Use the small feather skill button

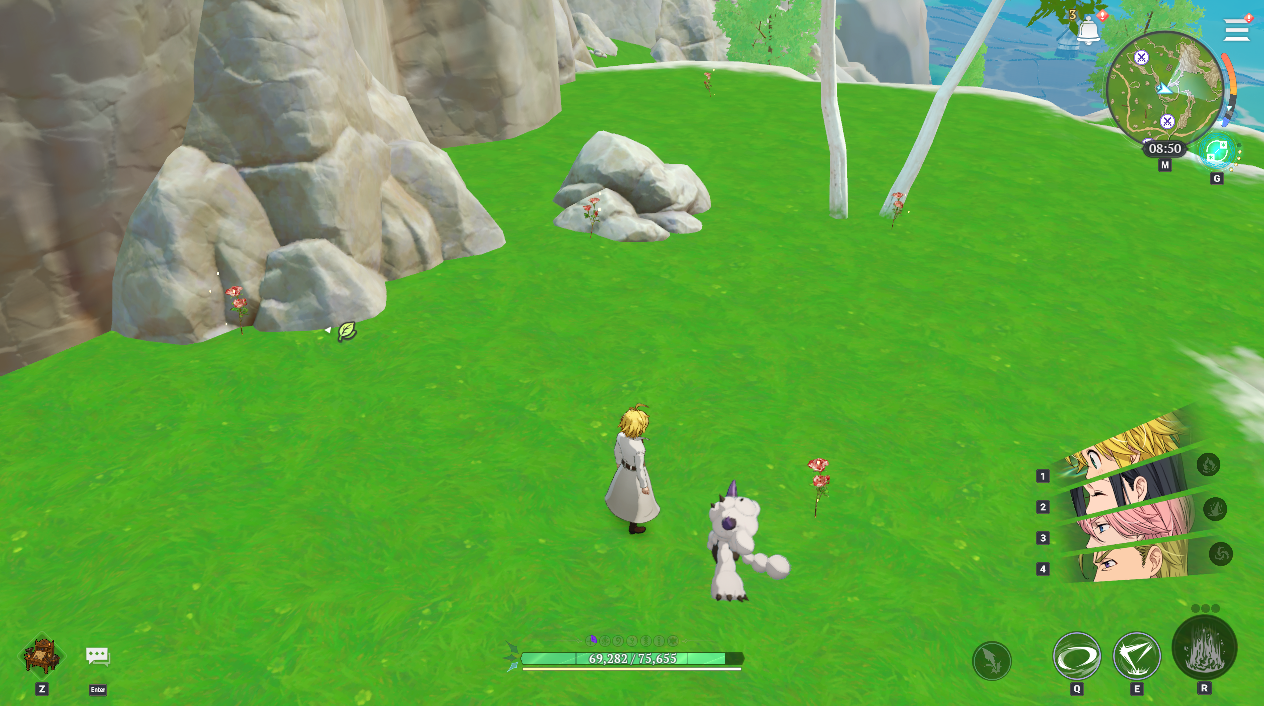click(992, 661)
